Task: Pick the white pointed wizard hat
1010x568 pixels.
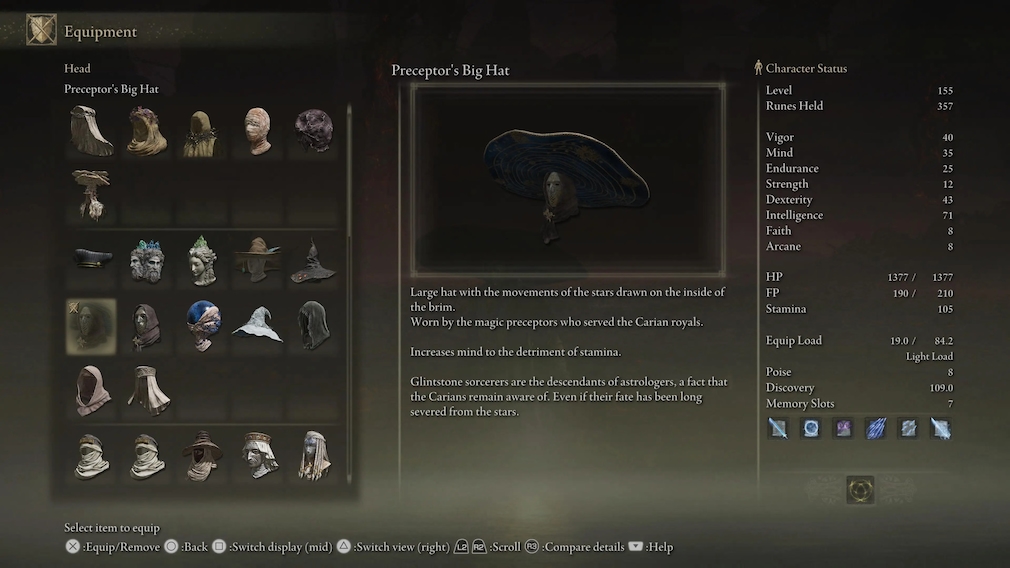Action: click(258, 326)
